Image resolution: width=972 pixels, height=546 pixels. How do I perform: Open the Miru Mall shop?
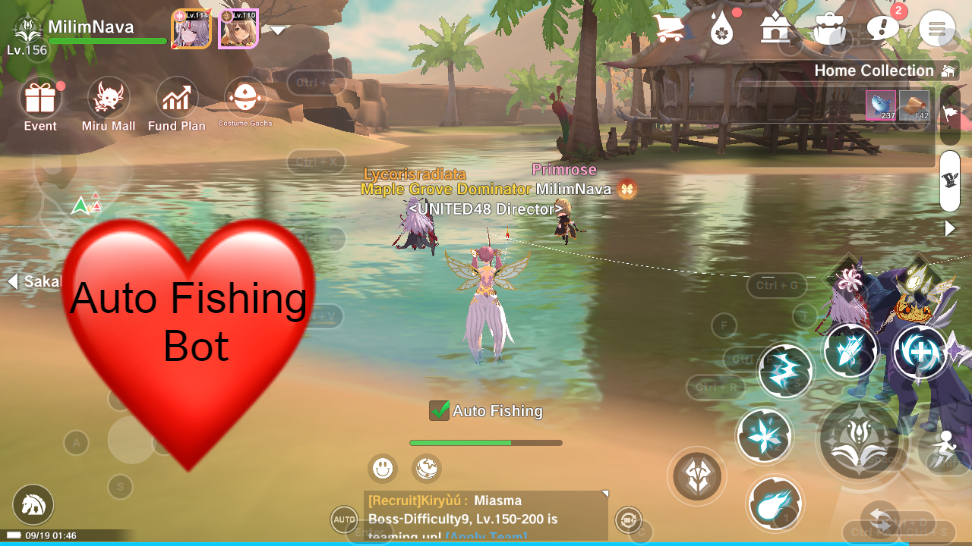coord(108,98)
